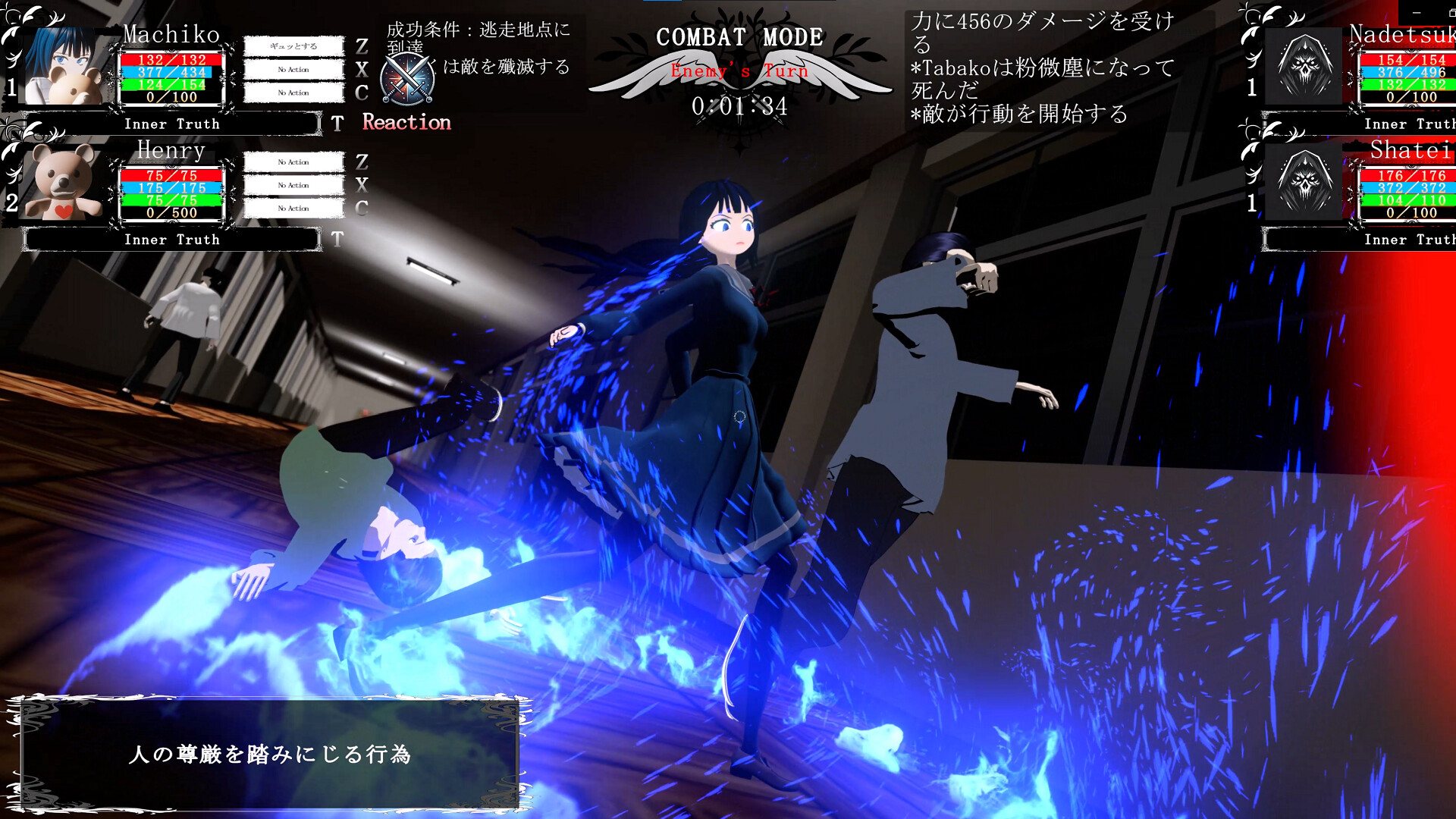Click the Enemy's Turn label
Image resolution: width=1456 pixels, height=819 pixels.
pyautogui.click(x=739, y=71)
